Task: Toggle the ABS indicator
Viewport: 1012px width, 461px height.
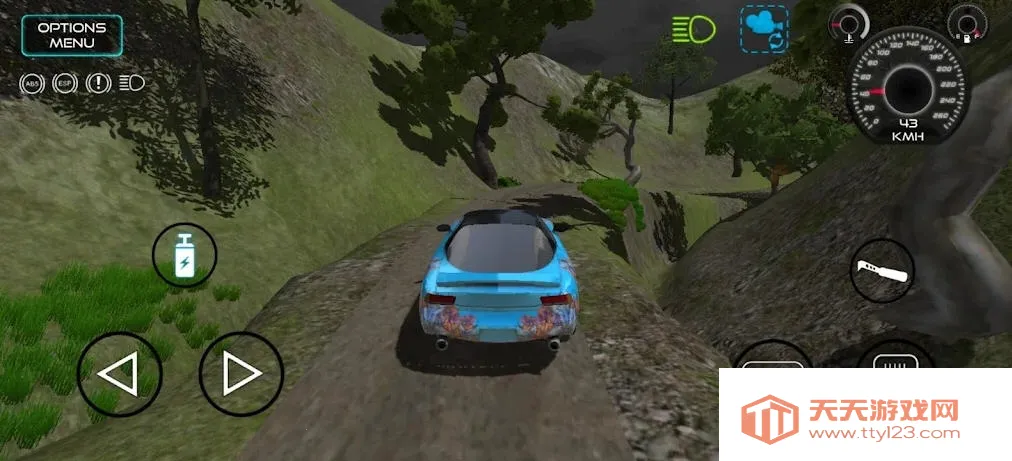Action: [x=33, y=83]
